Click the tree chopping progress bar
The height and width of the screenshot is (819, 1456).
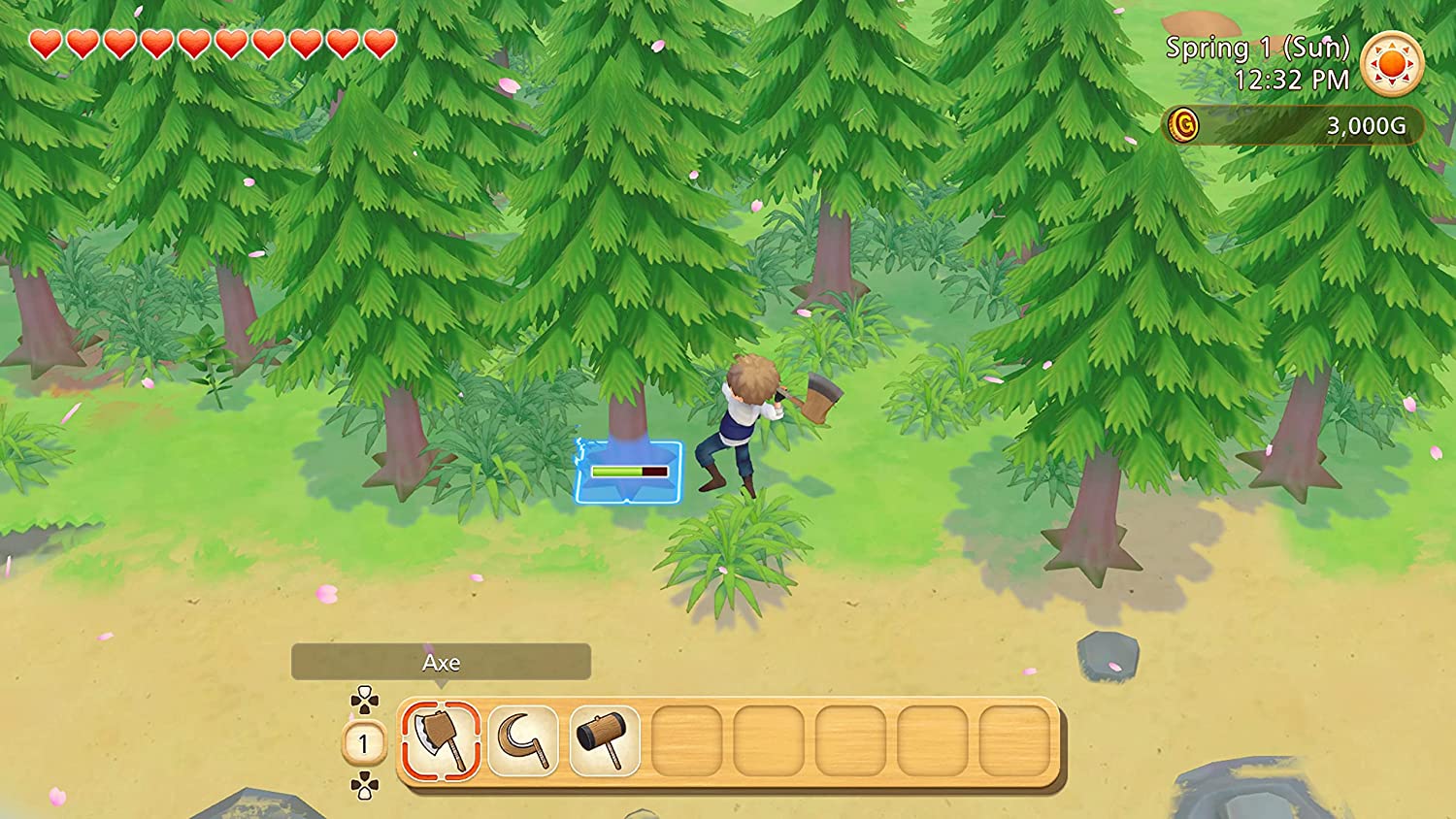pyautogui.click(x=630, y=472)
